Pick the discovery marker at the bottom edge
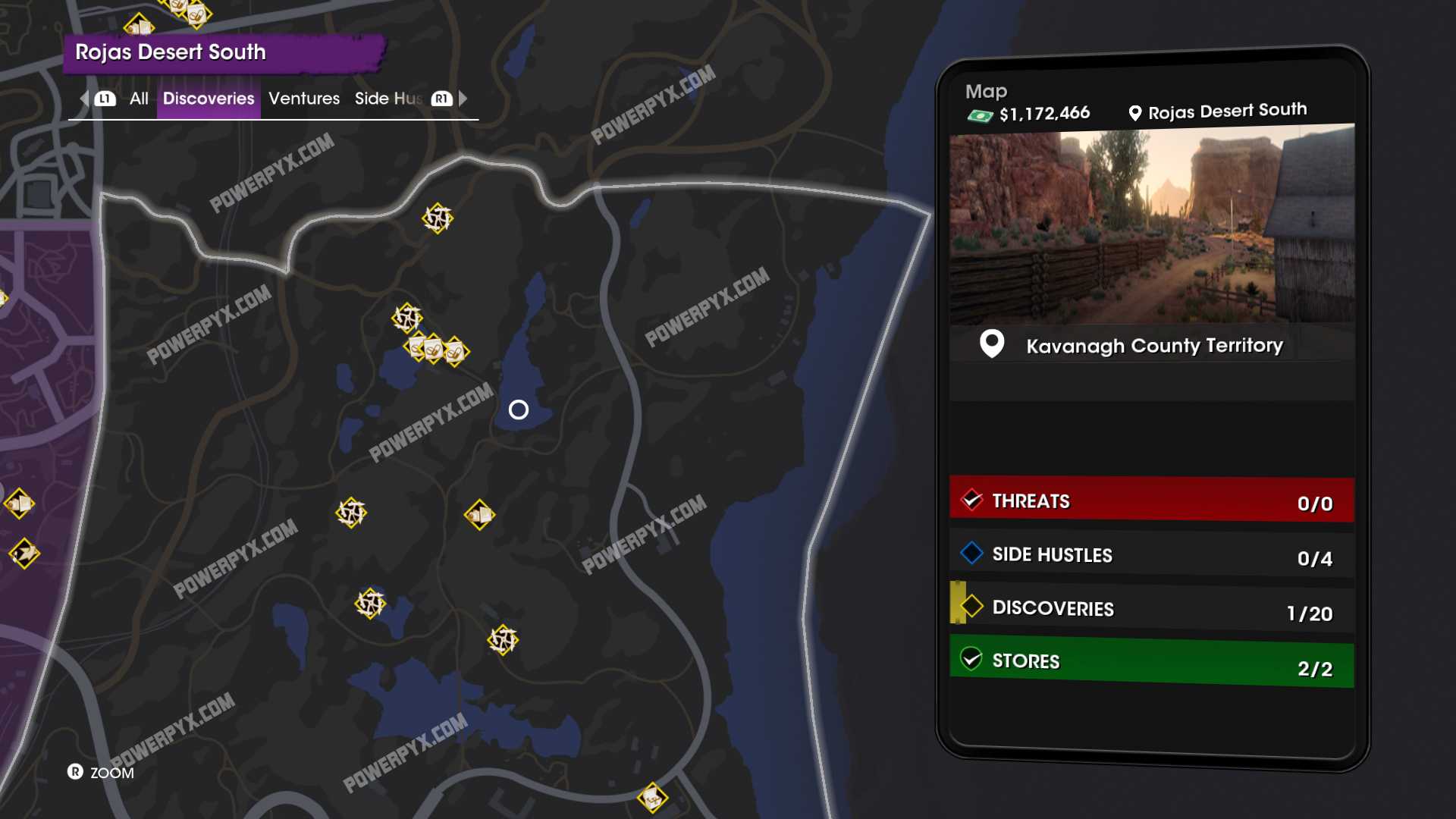1456x819 pixels. point(652,797)
